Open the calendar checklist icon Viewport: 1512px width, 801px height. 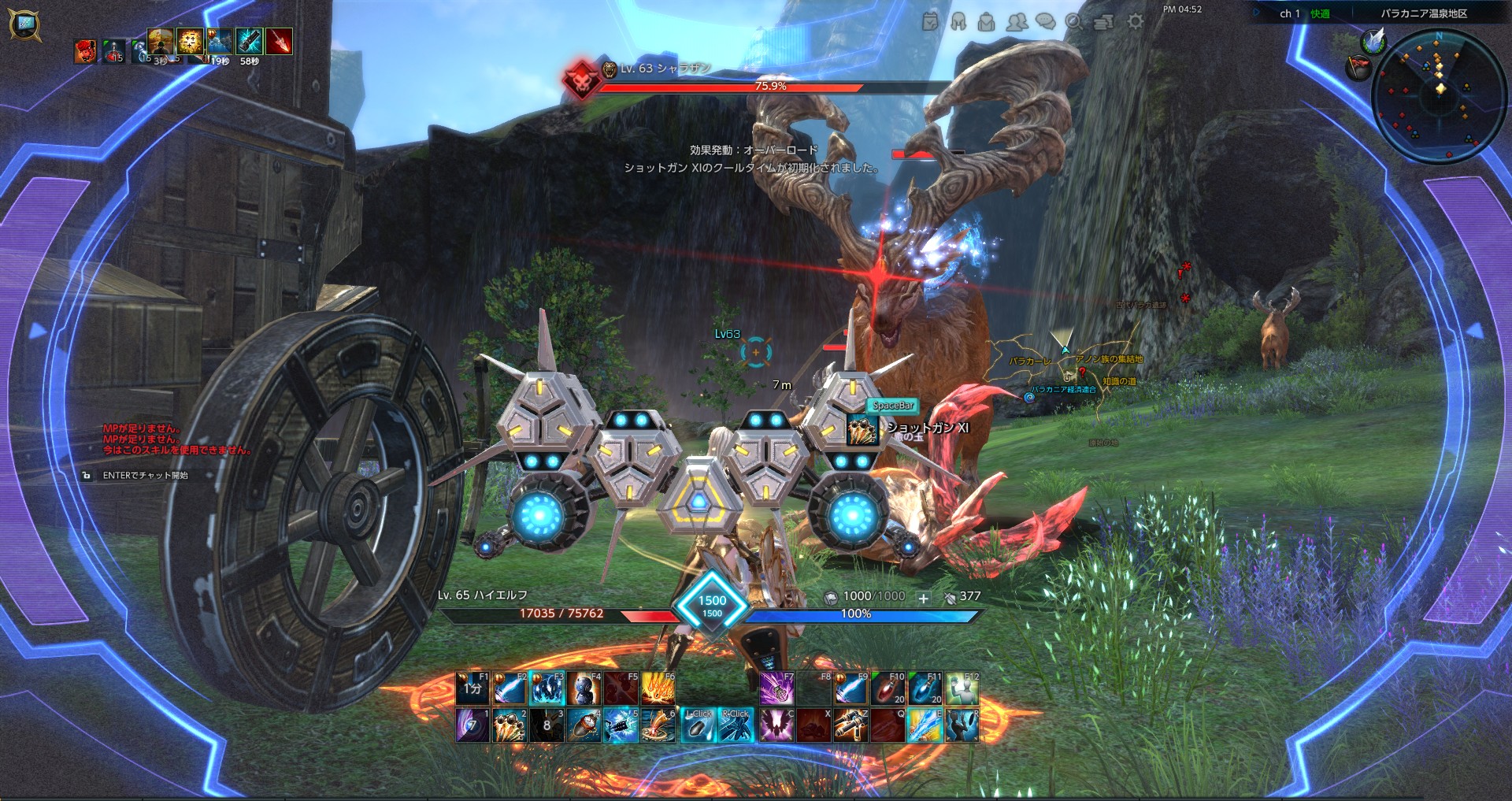point(930,22)
